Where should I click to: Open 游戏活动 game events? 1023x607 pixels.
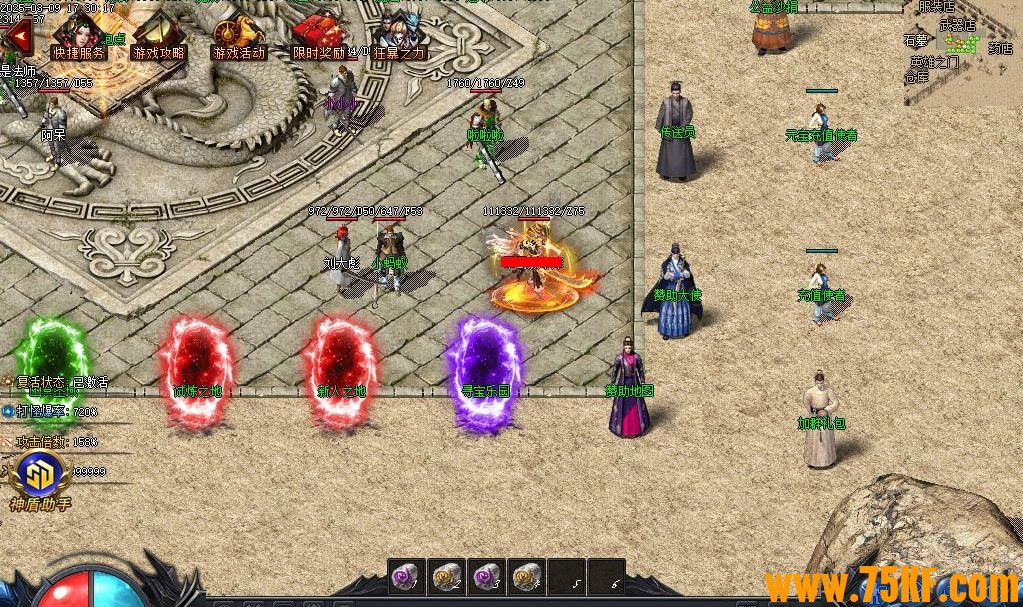pyautogui.click(x=239, y=37)
